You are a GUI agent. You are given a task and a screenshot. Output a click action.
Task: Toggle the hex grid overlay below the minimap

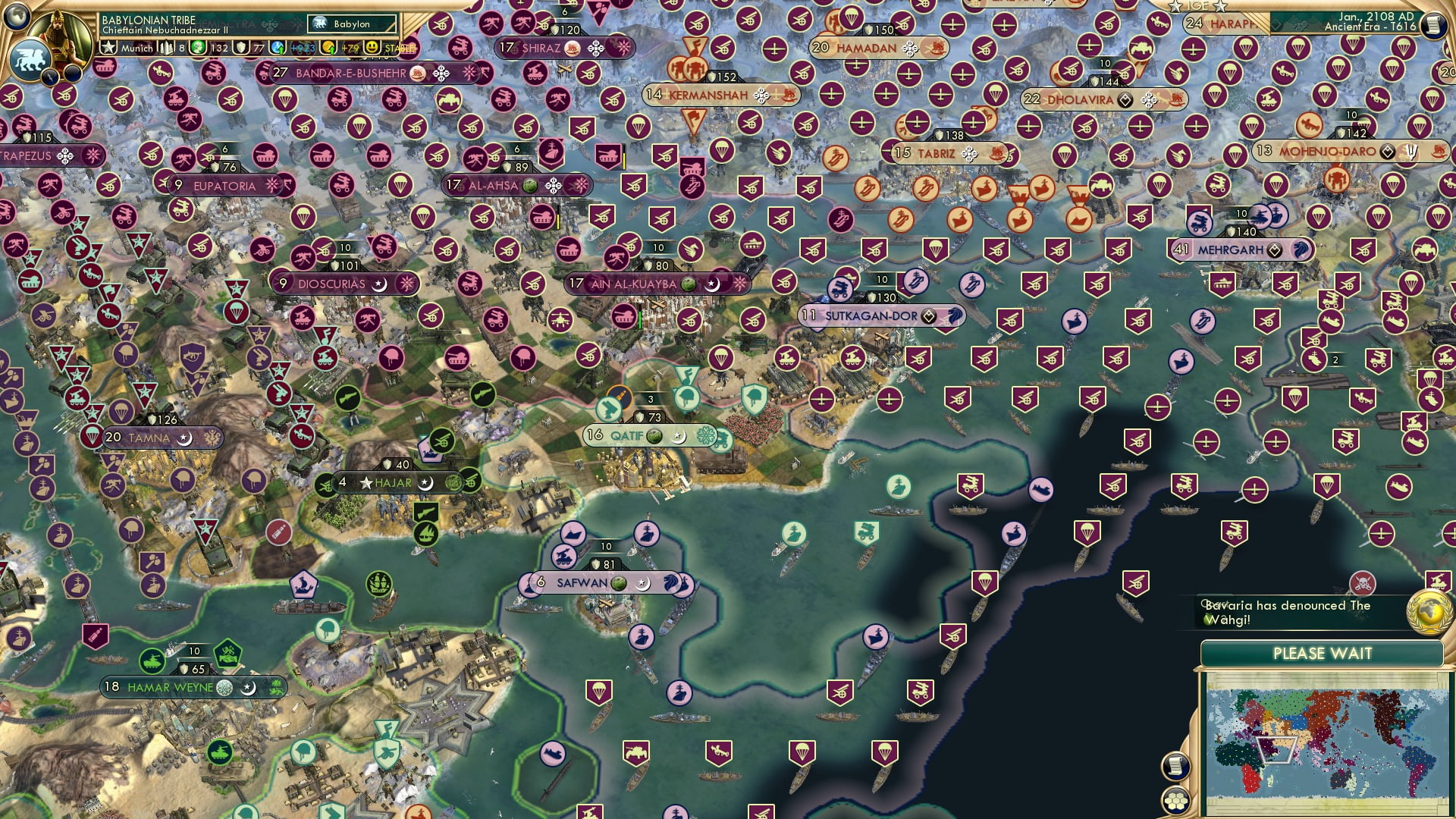(1175, 802)
